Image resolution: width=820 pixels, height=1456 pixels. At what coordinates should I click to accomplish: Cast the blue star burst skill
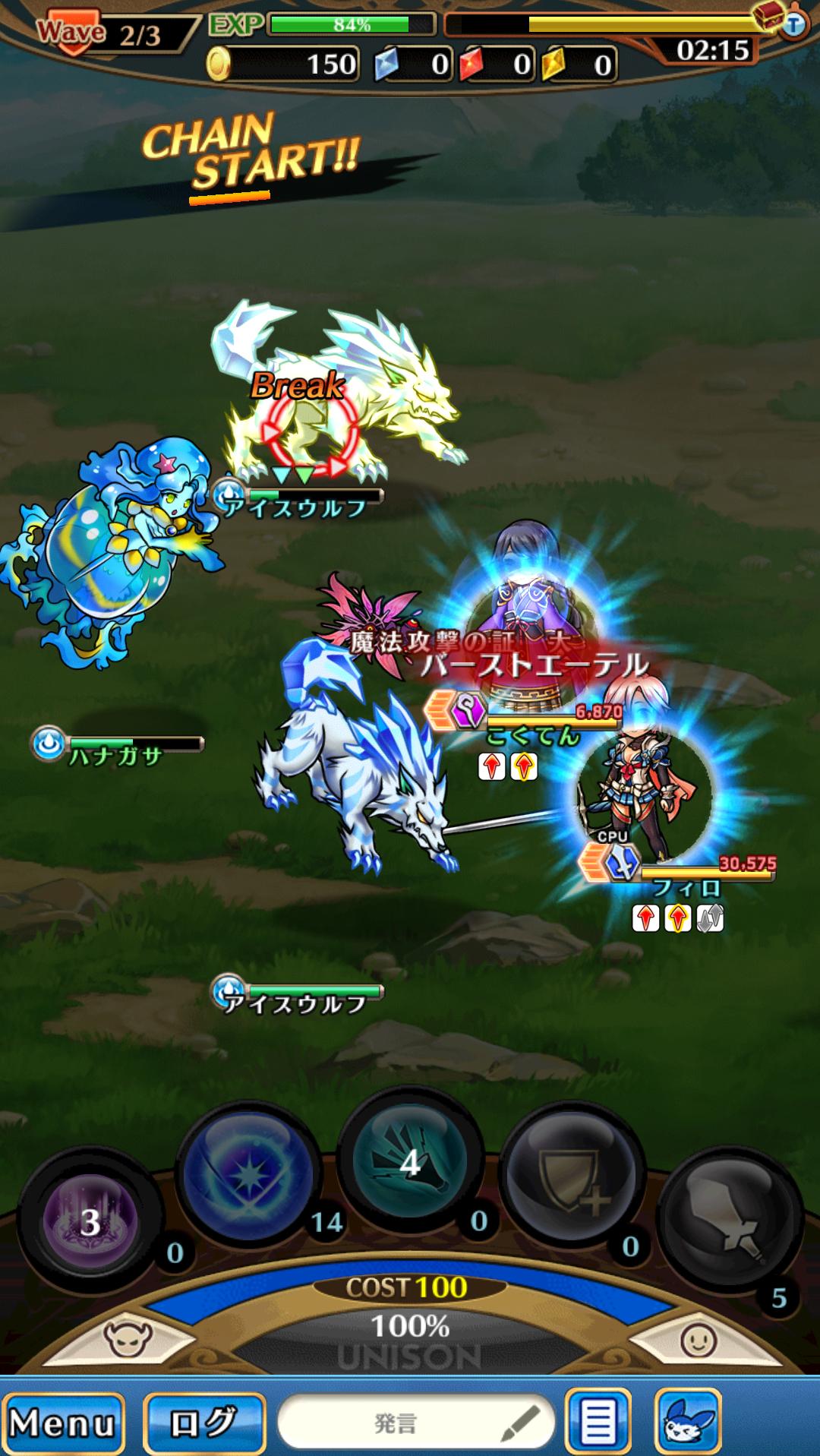(248, 1176)
